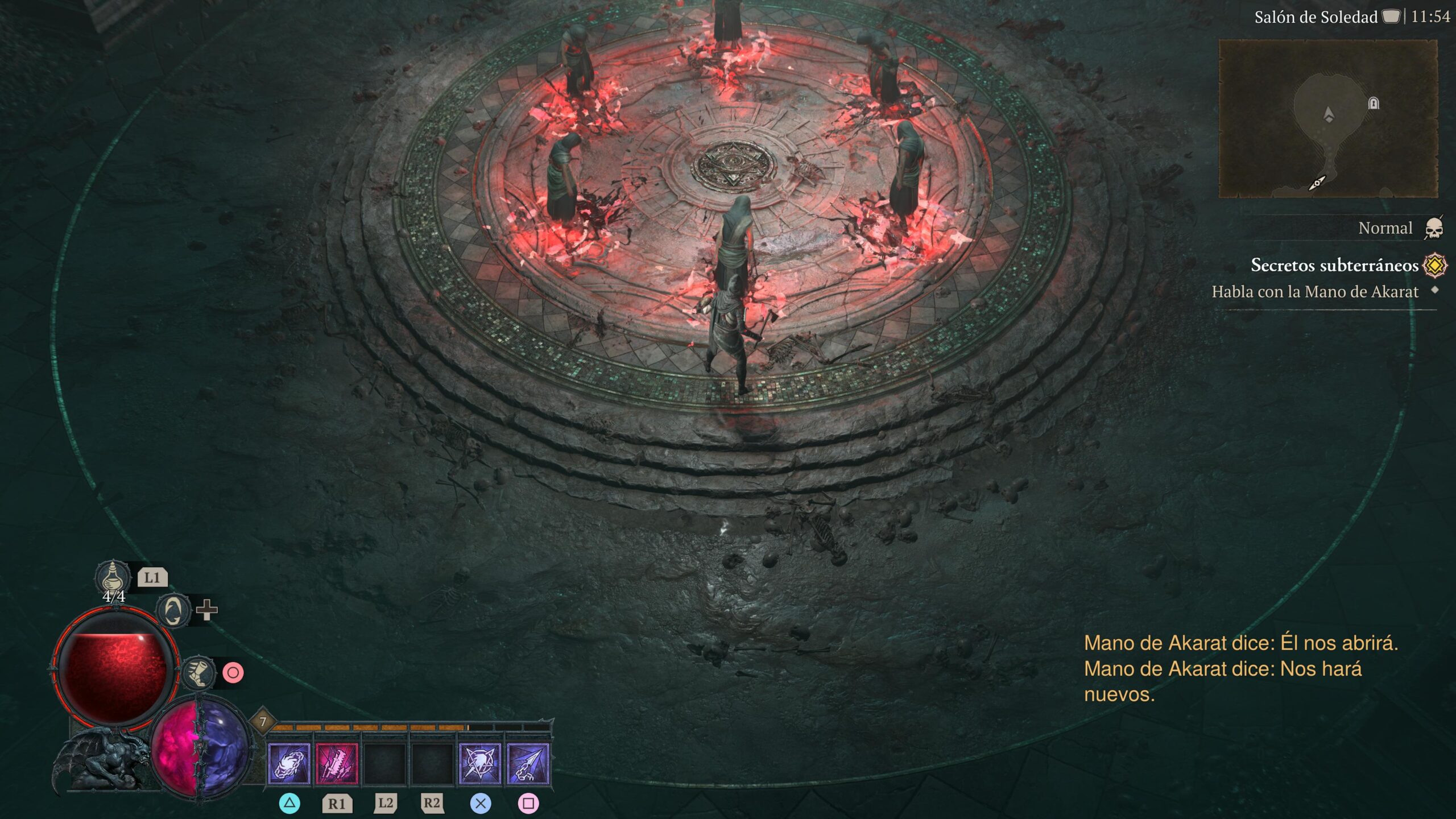Open the dungeon minimap
Viewport: 1456px width, 819px height.
1328,119
